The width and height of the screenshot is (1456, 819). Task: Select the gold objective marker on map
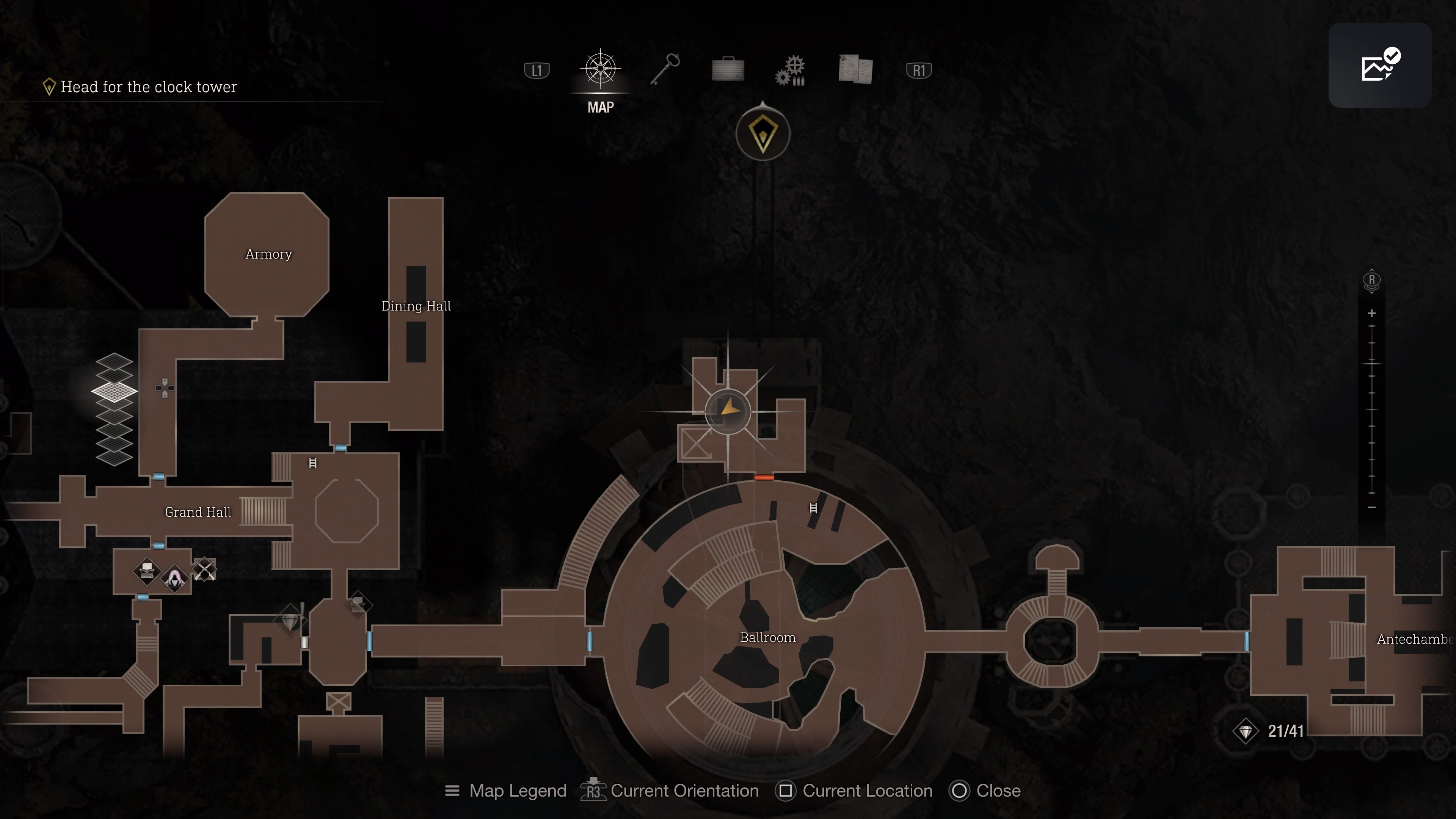pos(763,134)
